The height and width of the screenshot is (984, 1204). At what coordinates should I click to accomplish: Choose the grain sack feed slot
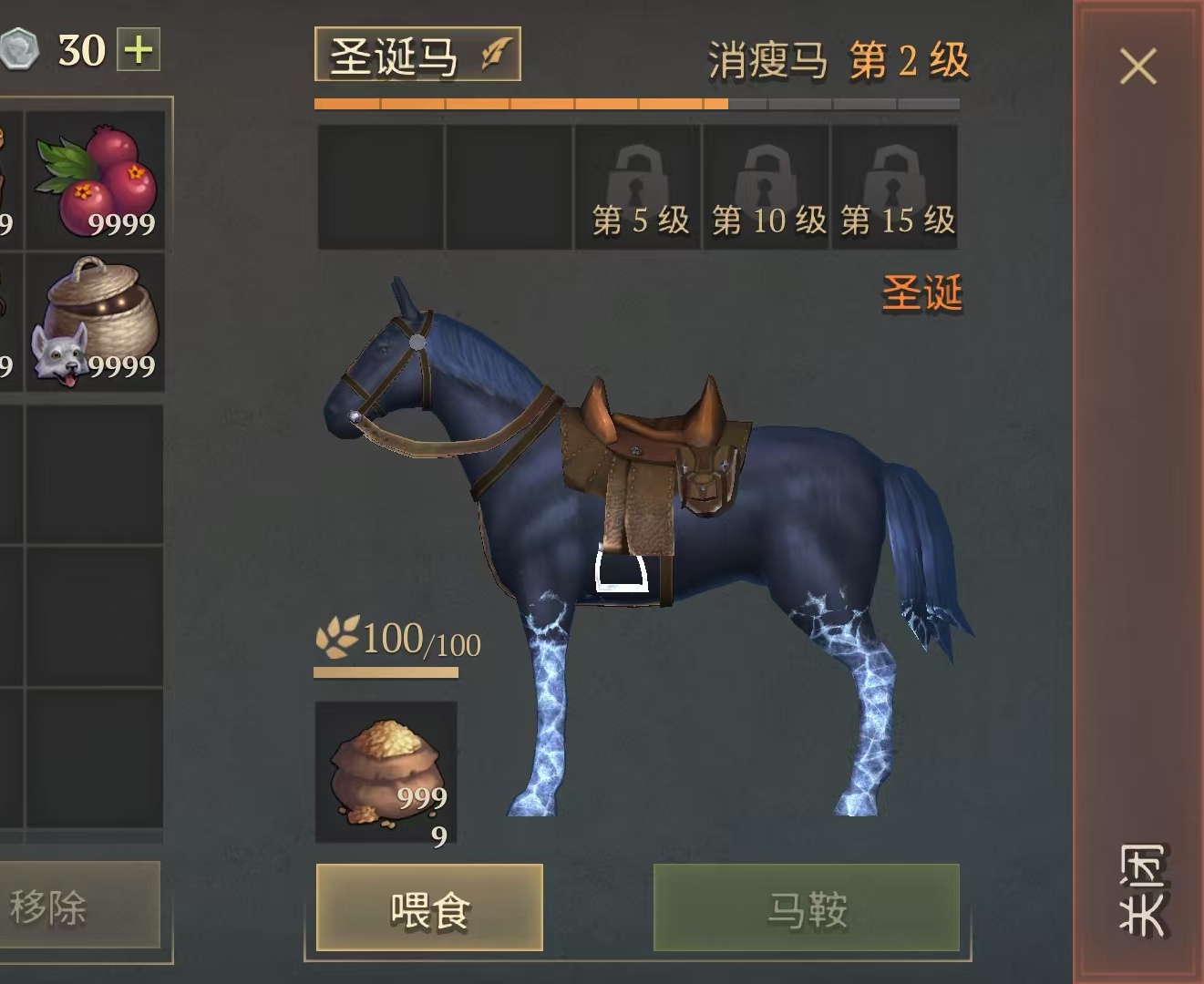(x=386, y=773)
